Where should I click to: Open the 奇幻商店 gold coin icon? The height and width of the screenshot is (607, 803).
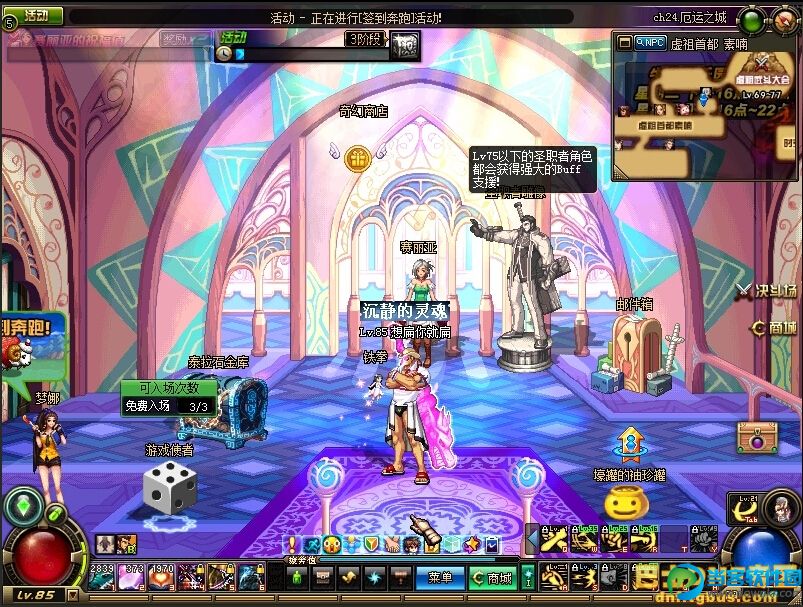[358, 157]
